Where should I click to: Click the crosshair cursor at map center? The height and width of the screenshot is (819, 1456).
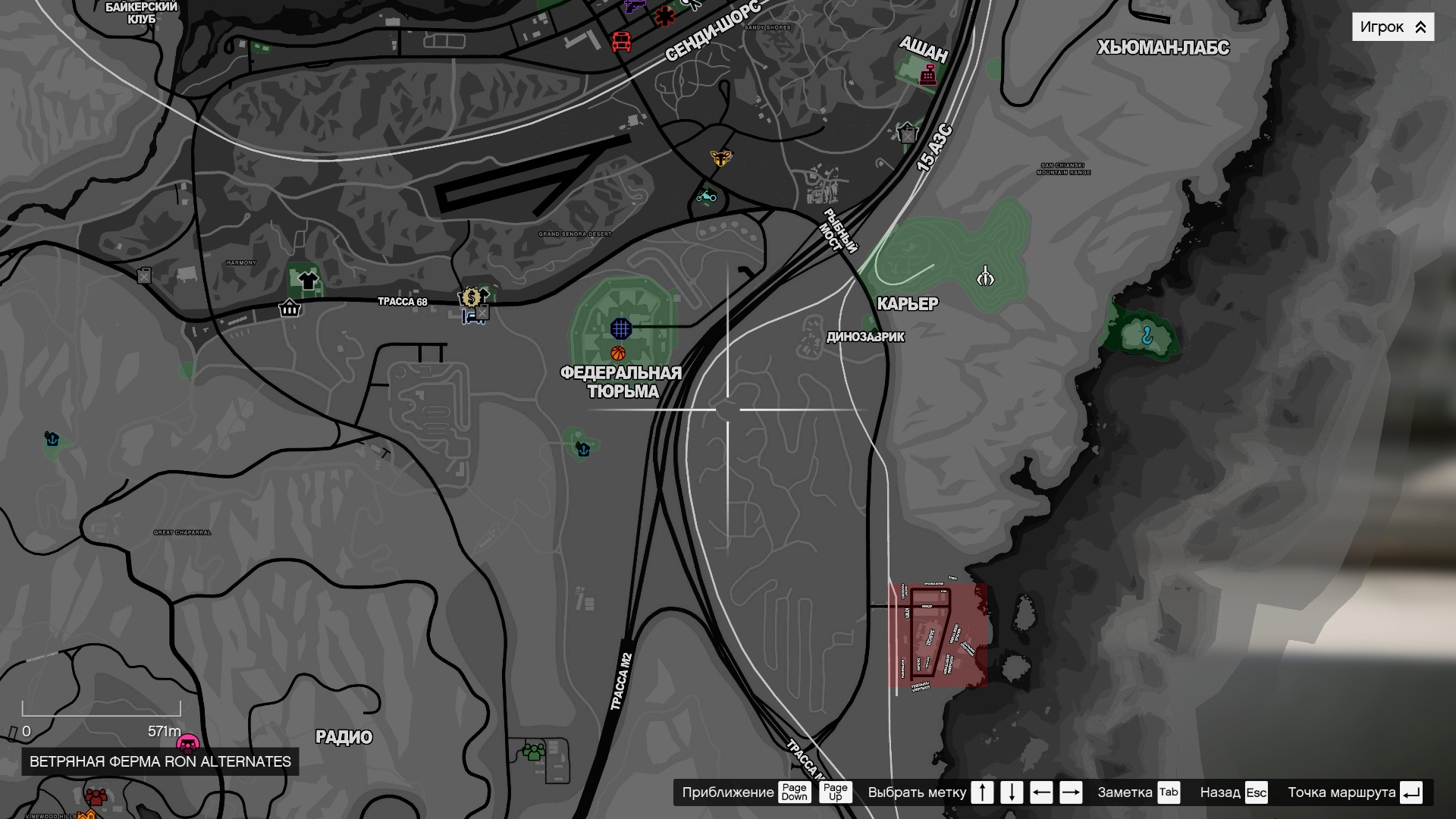pyautogui.click(x=726, y=409)
